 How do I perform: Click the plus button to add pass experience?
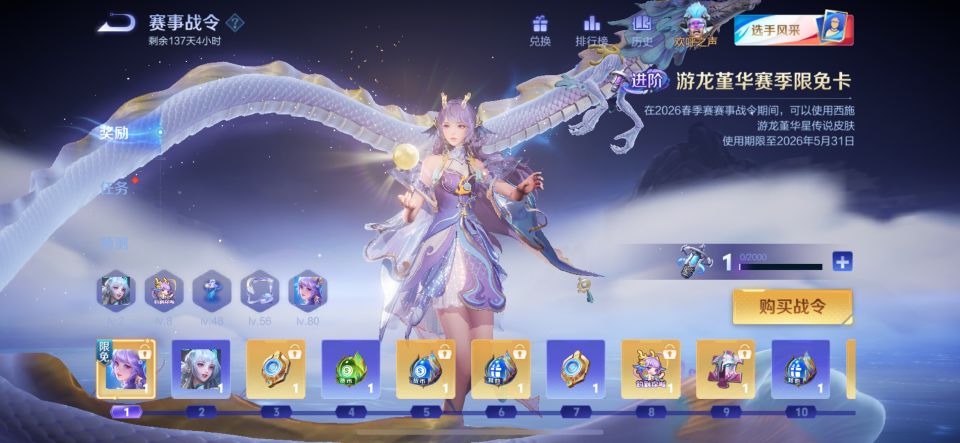point(843,262)
